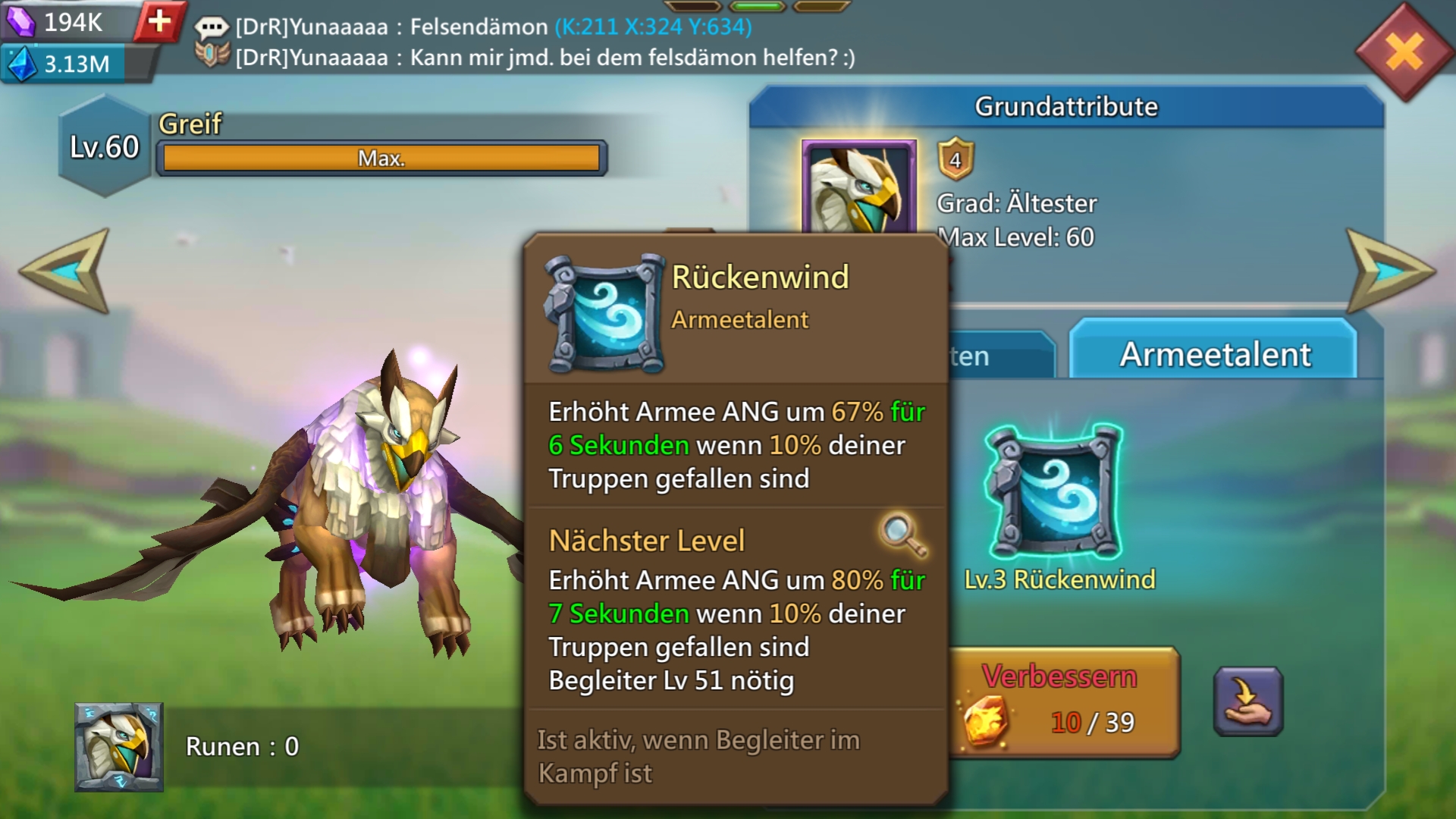The image size is (1456, 819).
Task: Select the Greif portrait in Grundattribute
Action: (x=858, y=187)
